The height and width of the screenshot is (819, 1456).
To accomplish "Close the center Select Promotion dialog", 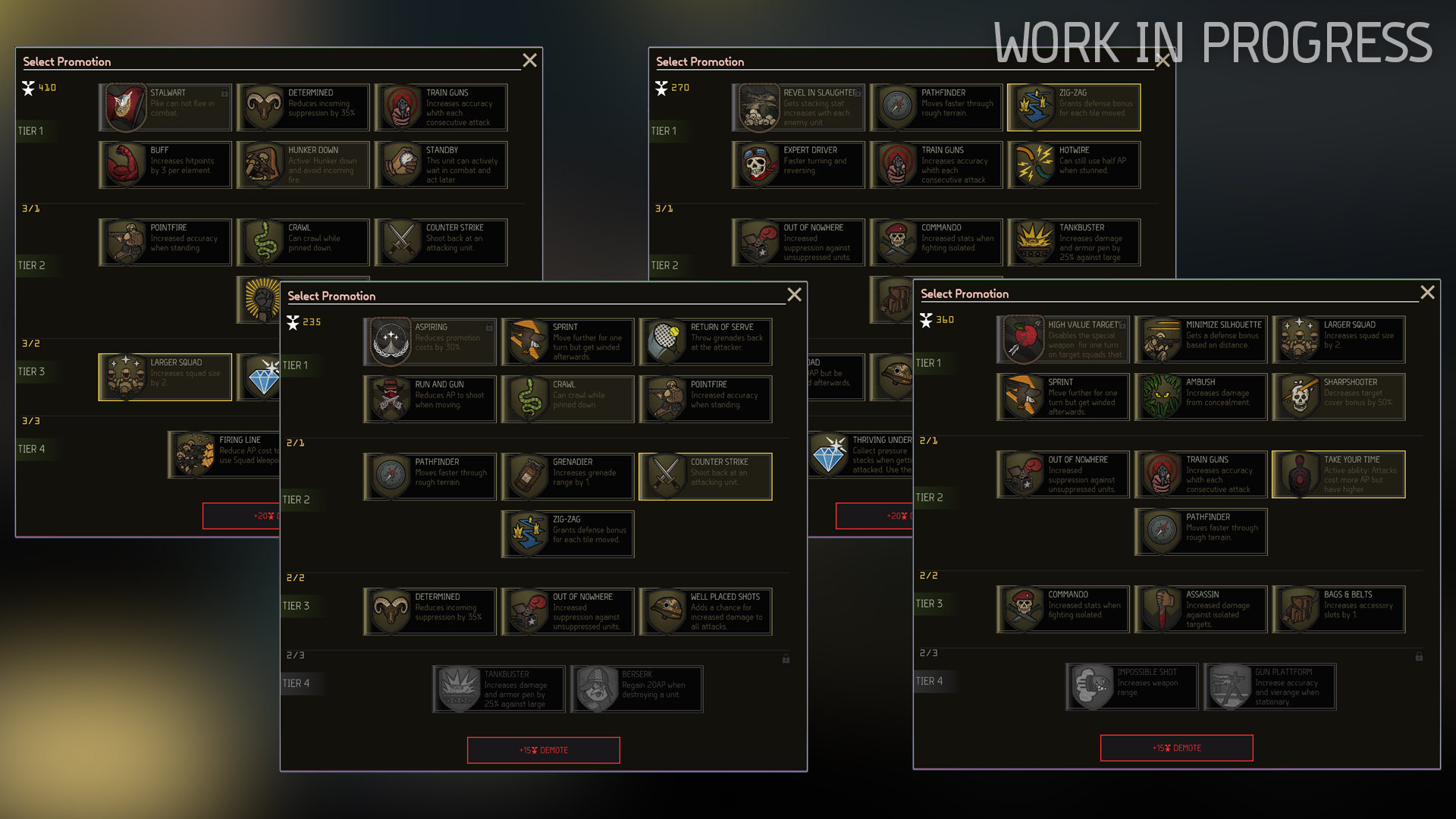I will coord(794,295).
